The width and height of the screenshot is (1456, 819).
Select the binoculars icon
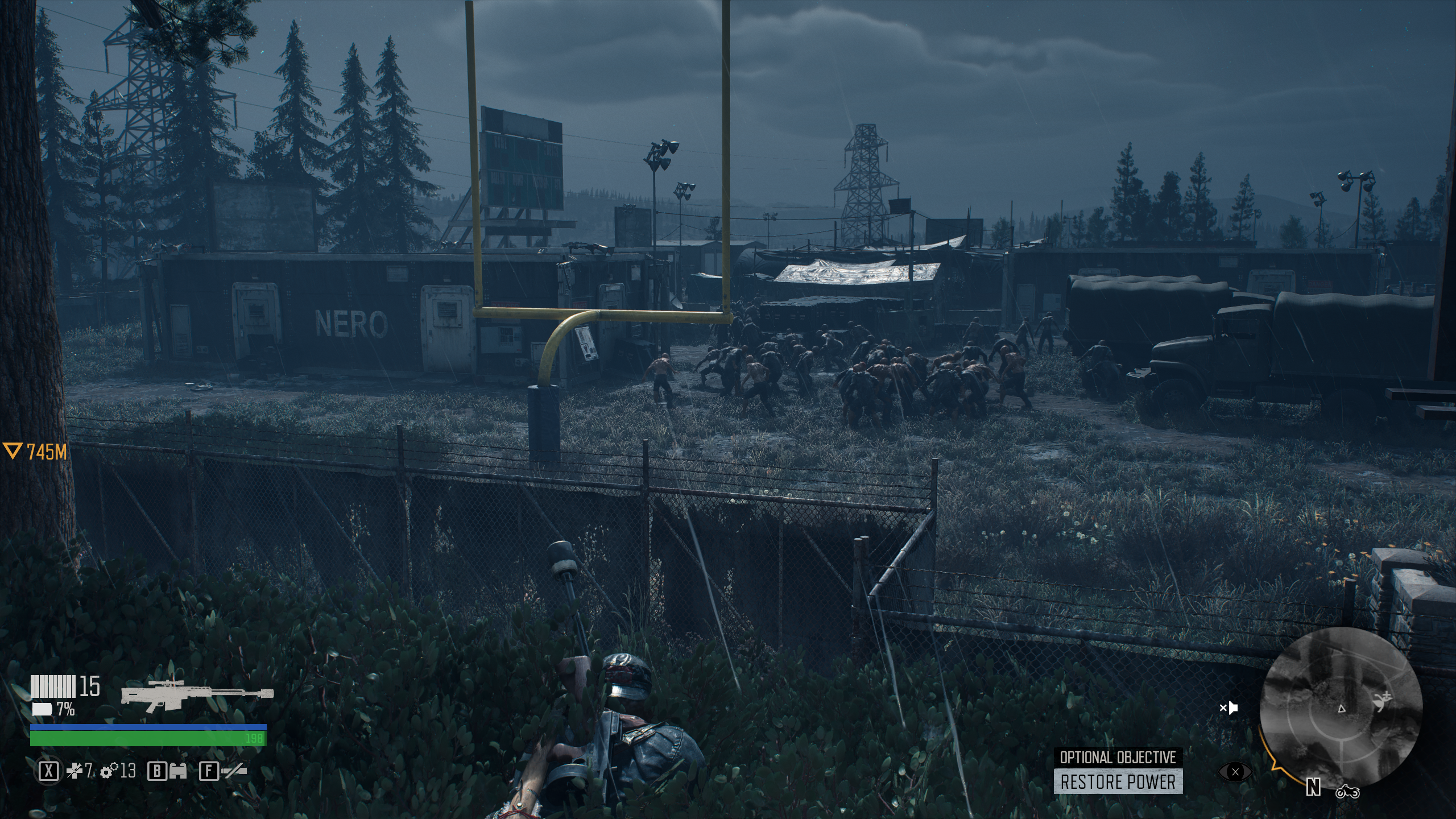point(178,771)
